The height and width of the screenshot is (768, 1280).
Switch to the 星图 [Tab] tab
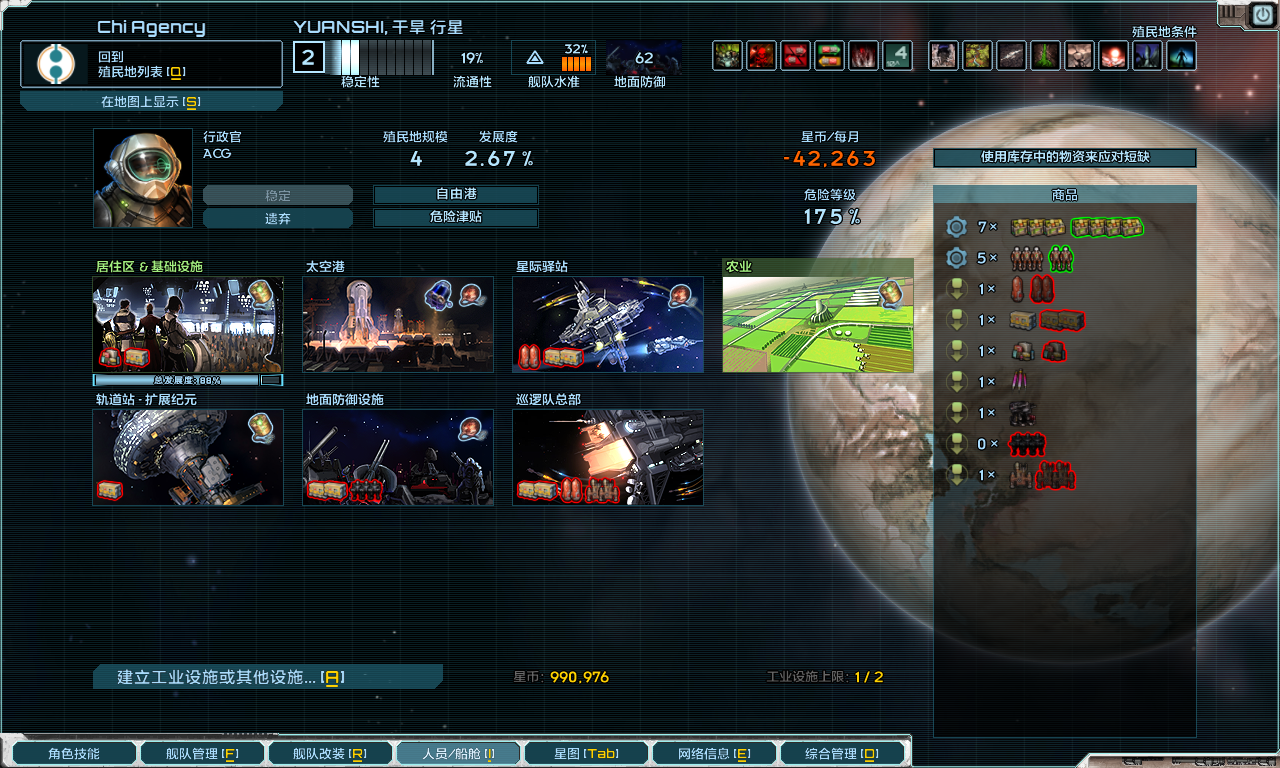585,752
